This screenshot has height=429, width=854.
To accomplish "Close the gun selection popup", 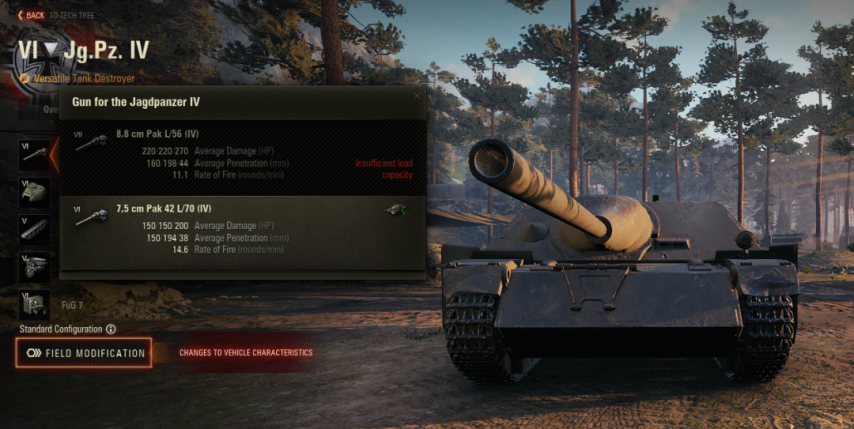I will coord(417,96).
